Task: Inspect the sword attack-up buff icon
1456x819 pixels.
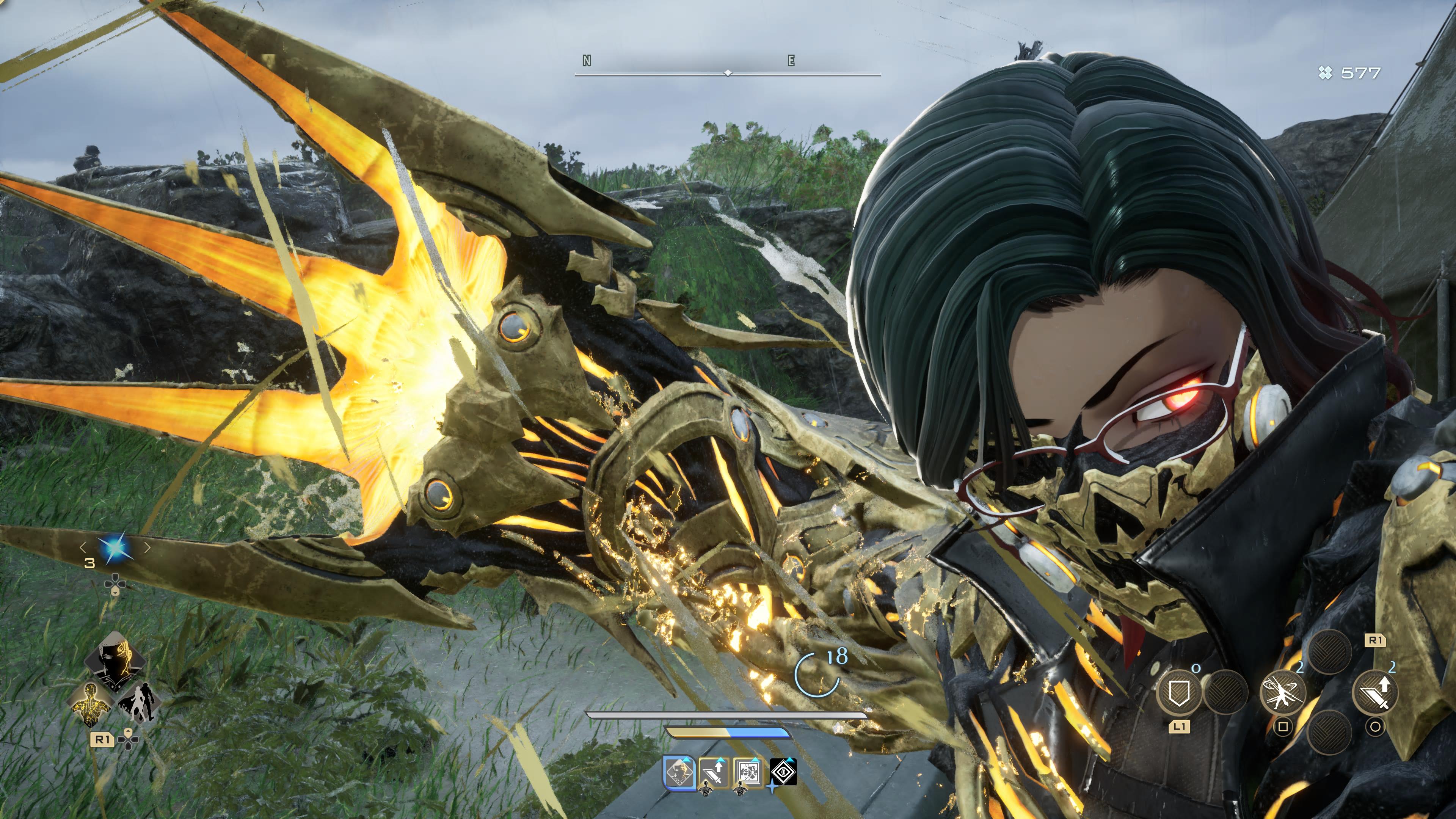Action: (x=714, y=773)
